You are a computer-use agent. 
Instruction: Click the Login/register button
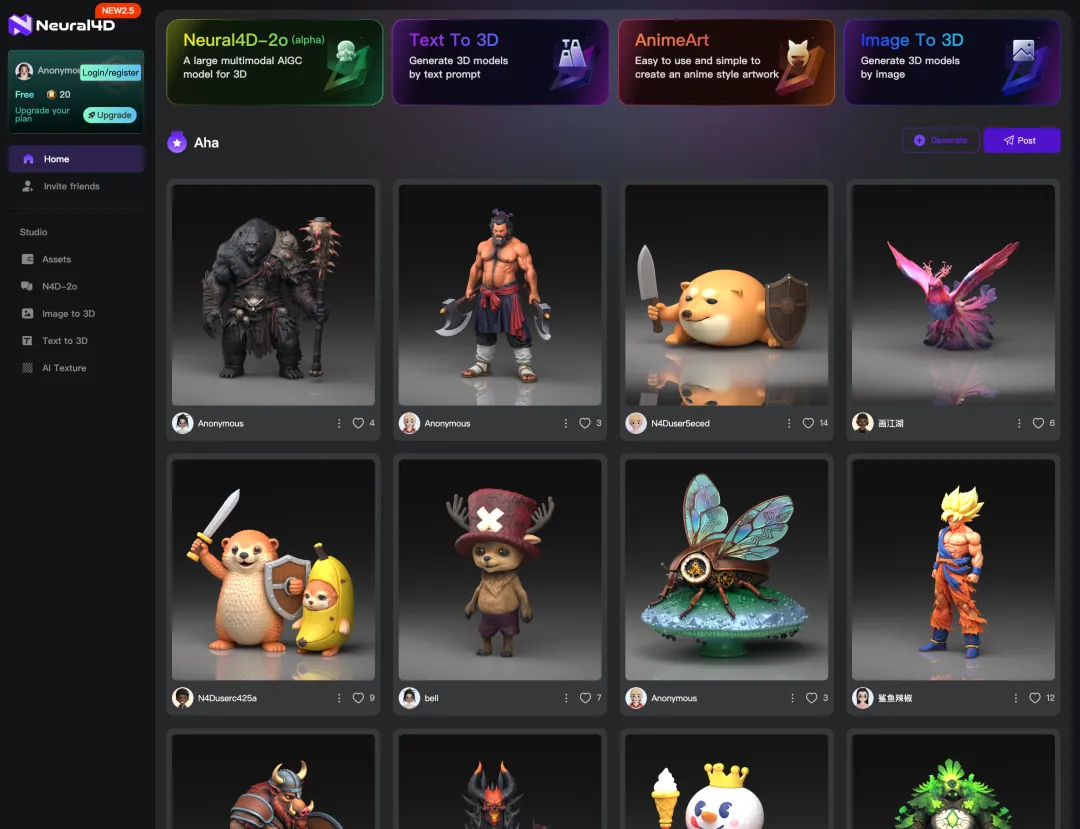(110, 72)
